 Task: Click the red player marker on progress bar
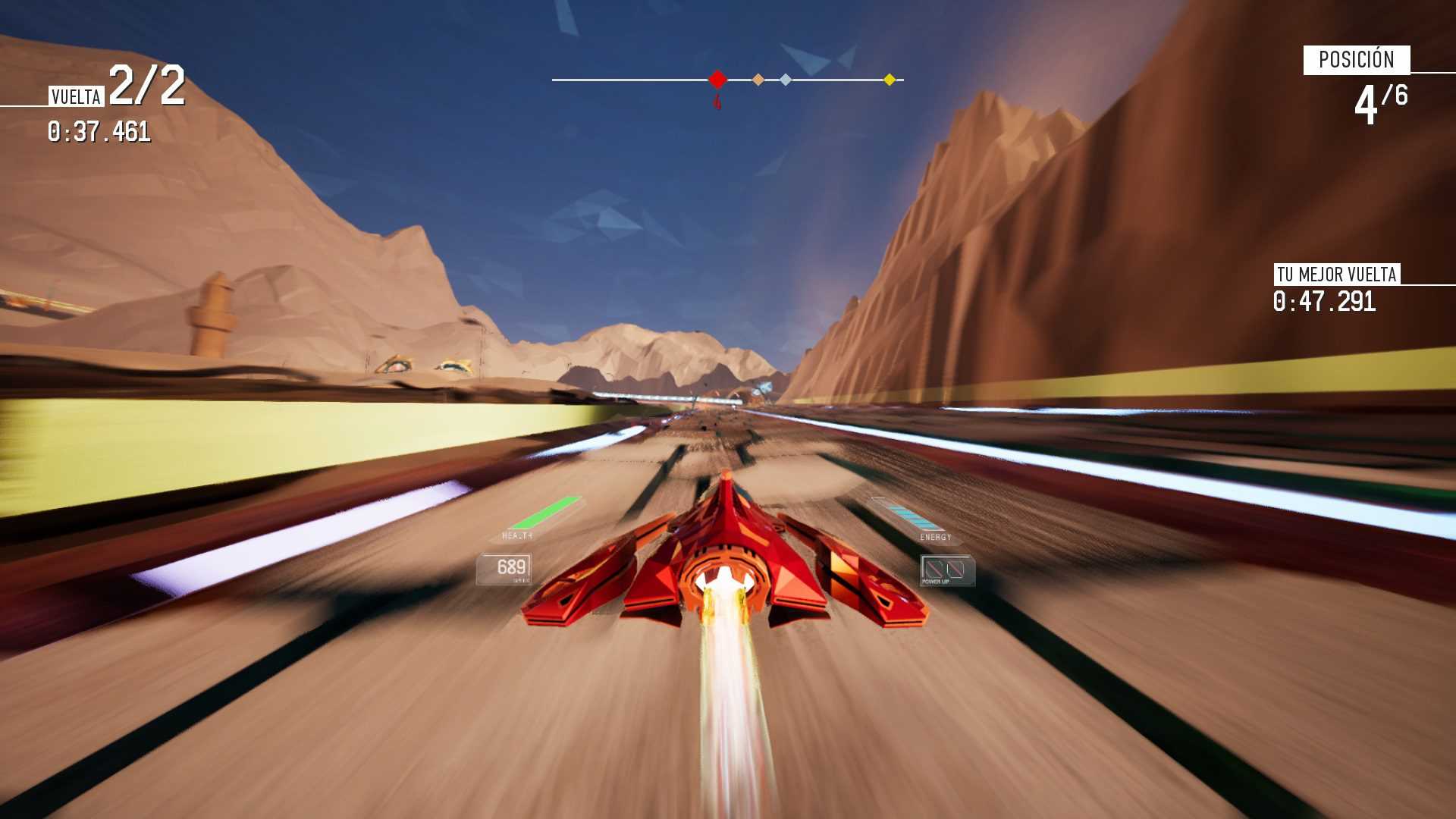(x=717, y=79)
